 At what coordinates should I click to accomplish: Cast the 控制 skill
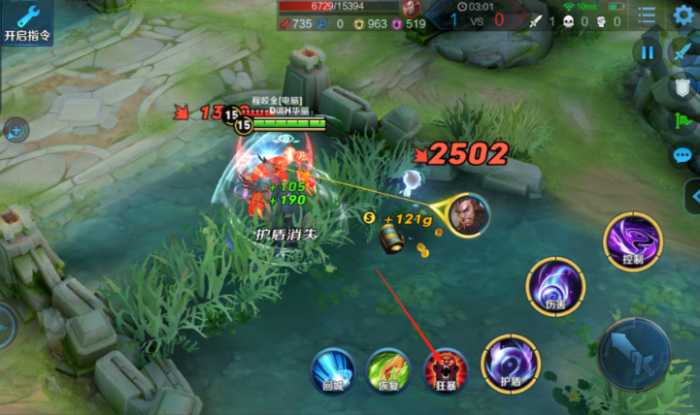pyautogui.click(x=632, y=243)
